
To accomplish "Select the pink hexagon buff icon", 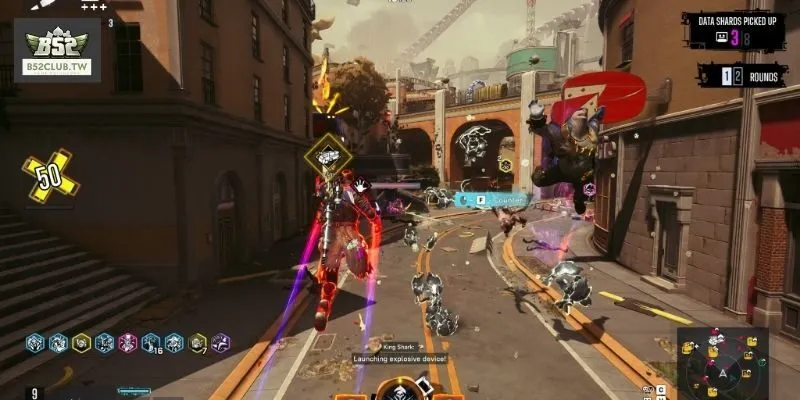I will point(128,343).
